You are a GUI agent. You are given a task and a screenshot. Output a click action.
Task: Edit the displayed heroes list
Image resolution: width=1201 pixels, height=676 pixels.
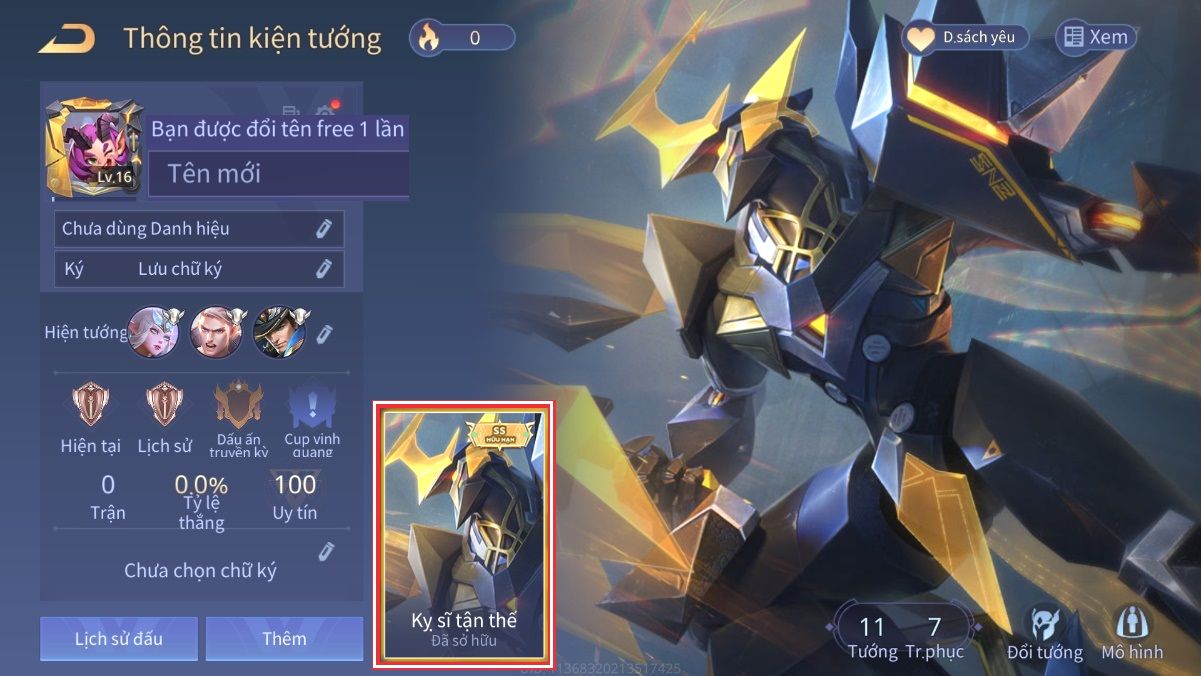coord(325,333)
